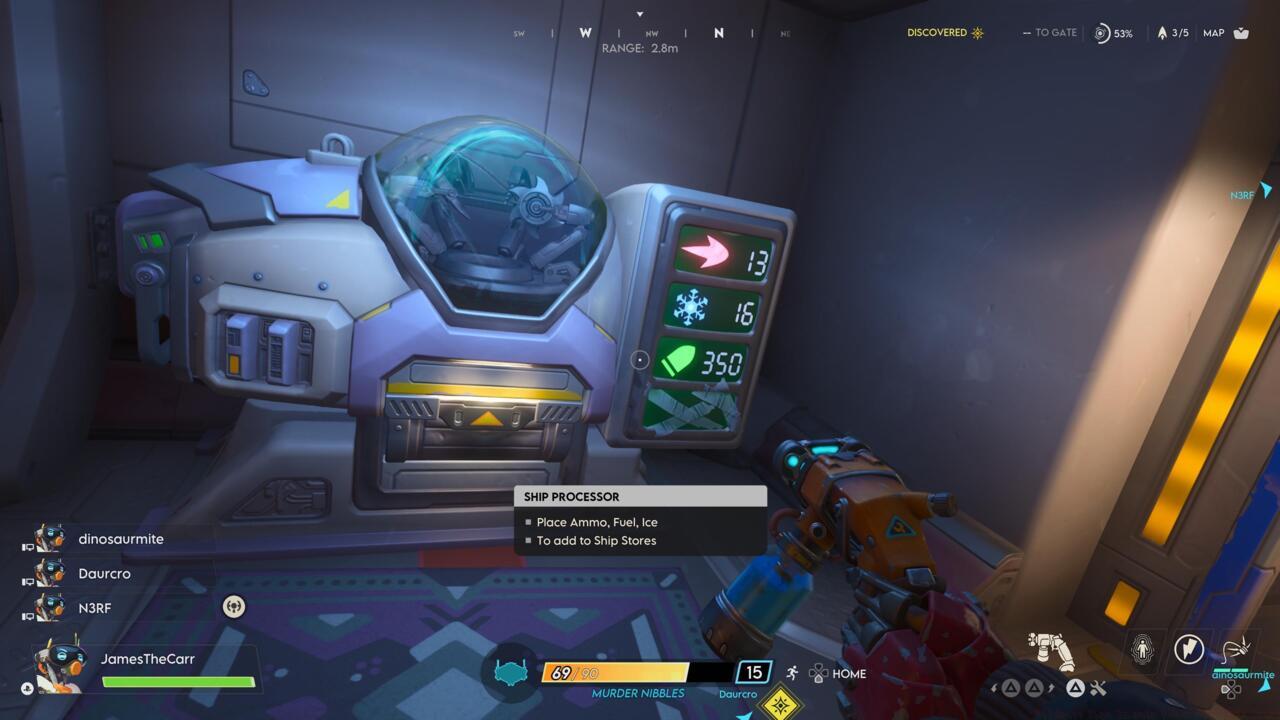Trigger the lightning dash ability icon

(x=1189, y=648)
